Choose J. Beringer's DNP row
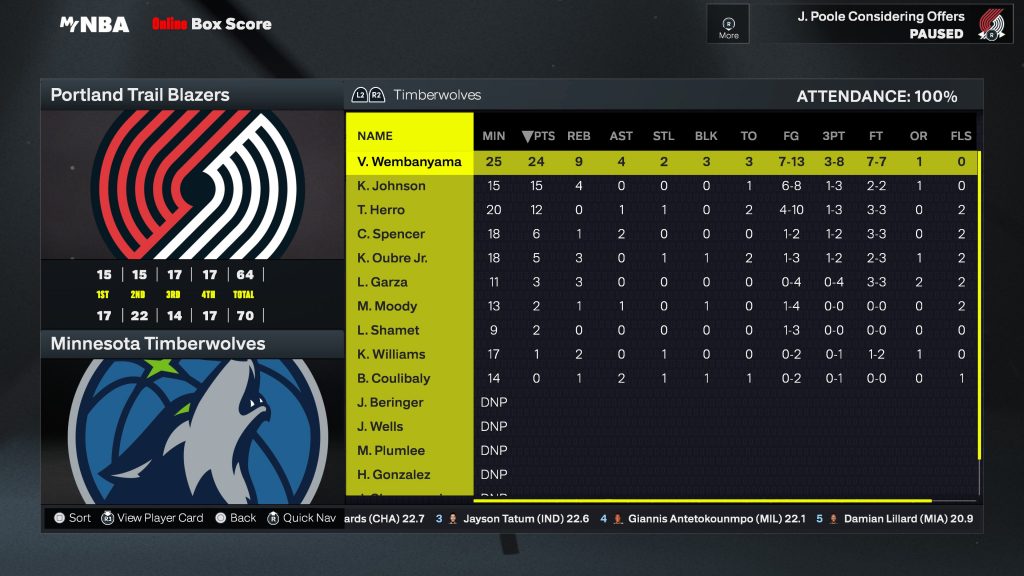This screenshot has width=1024, height=576. 390,402
